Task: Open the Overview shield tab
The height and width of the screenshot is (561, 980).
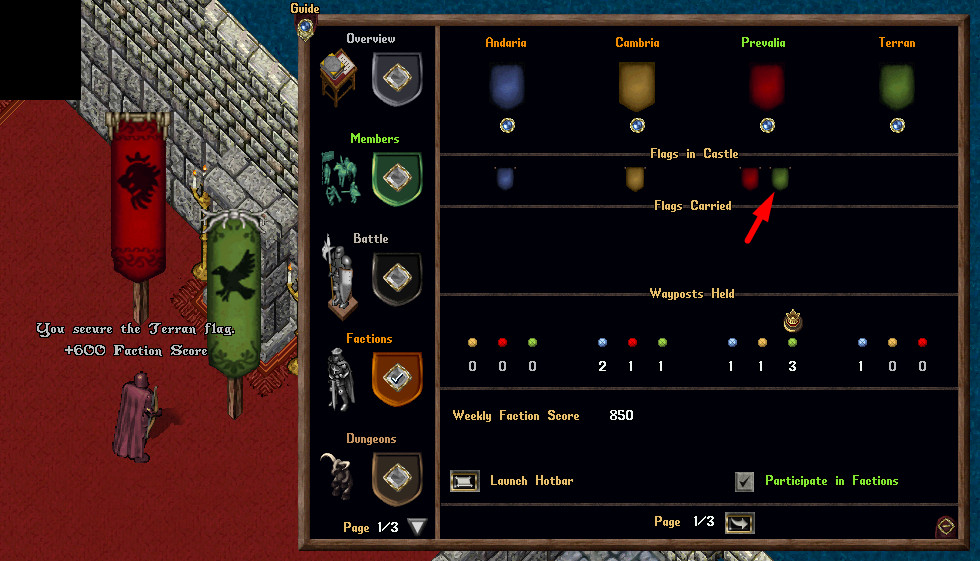Action: (396, 79)
